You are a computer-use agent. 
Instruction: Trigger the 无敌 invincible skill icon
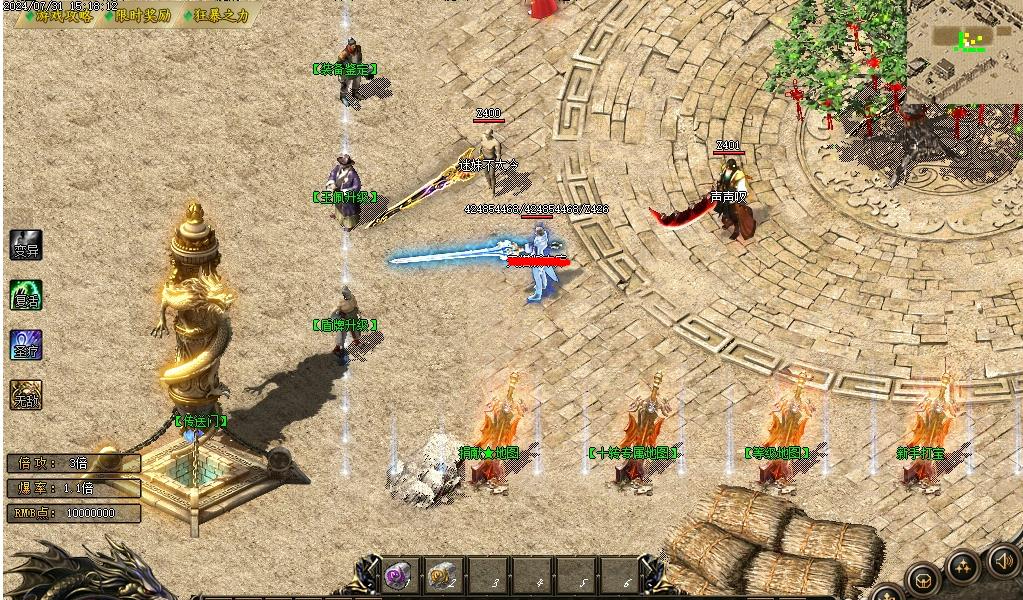pyautogui.click(x=26, y=395)
